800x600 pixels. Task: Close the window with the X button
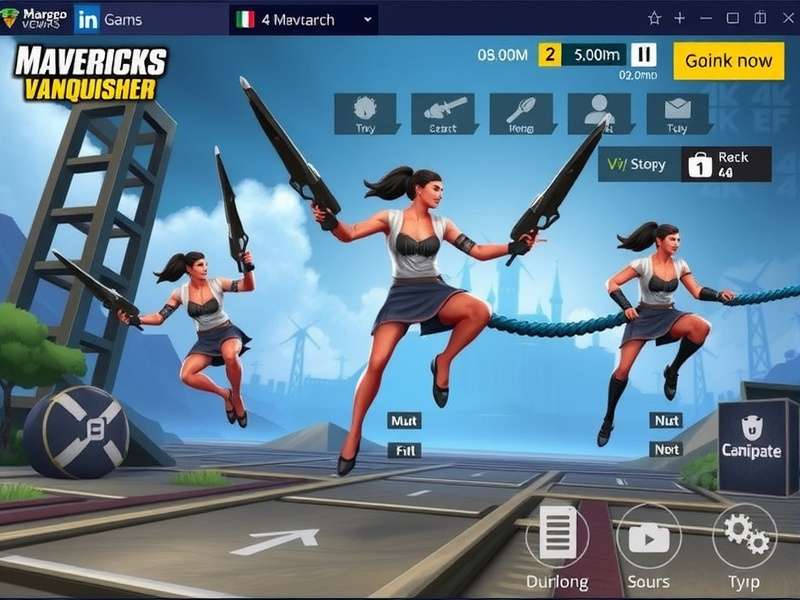tap(783, 18)
